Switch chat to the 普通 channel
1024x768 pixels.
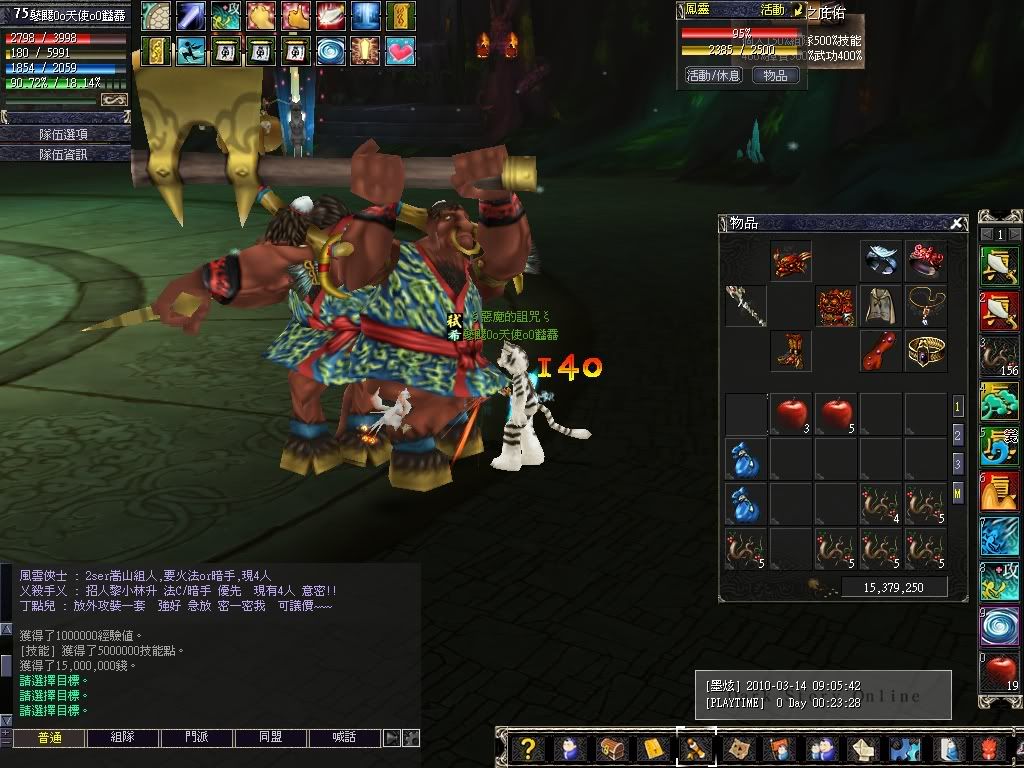(x=49, y=738)
